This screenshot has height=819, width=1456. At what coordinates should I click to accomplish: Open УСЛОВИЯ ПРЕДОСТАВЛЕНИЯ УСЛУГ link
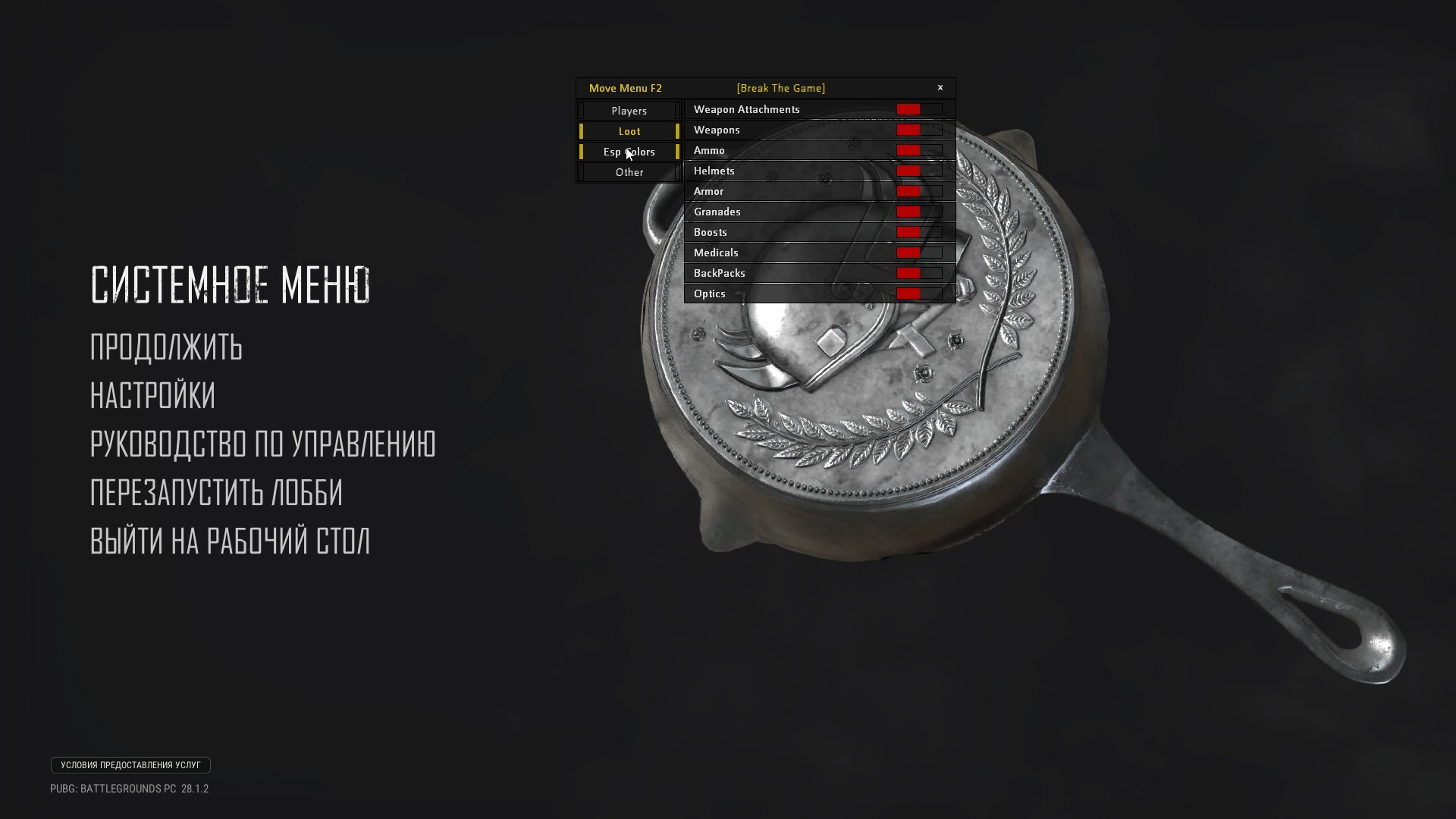pyautogui.click(x=130, y=765)
